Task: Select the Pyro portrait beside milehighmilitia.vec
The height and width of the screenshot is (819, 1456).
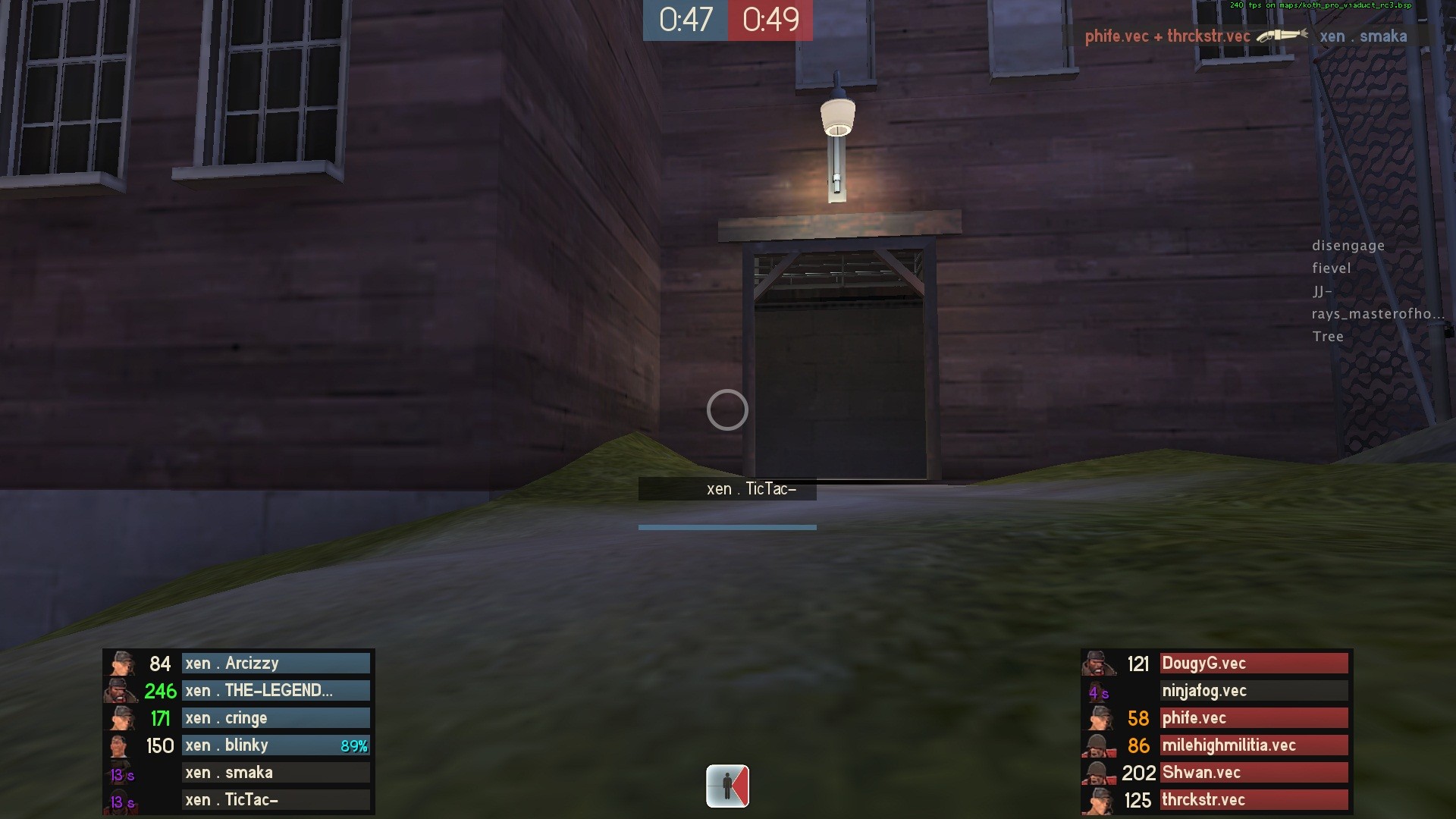Action: click(x=1101, y=745)
